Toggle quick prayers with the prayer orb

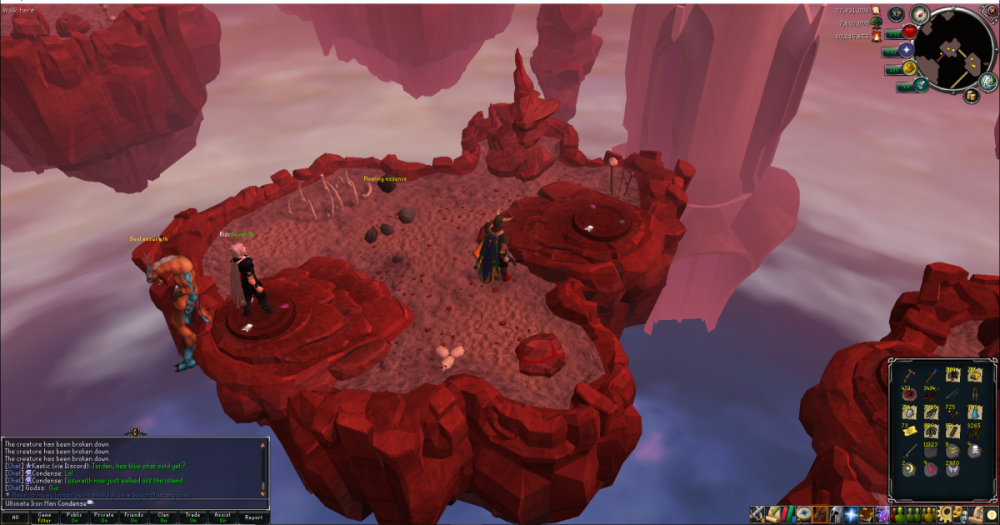(x=907, y=49)
